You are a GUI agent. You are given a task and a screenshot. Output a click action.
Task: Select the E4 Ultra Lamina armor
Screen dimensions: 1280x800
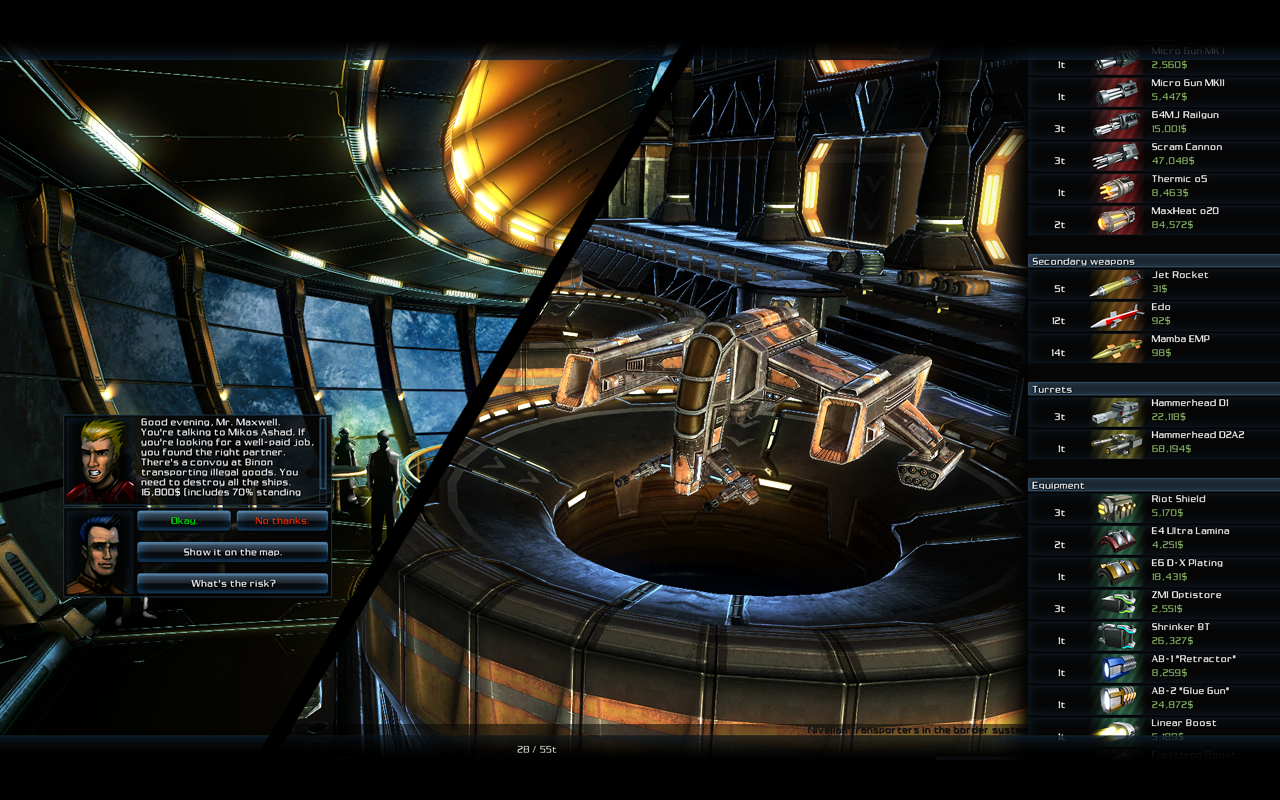pos(1153,538)
